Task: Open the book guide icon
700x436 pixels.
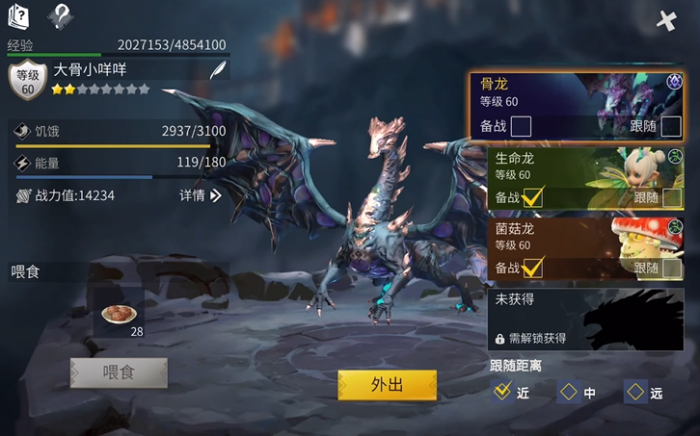Action: click(19, 16)
